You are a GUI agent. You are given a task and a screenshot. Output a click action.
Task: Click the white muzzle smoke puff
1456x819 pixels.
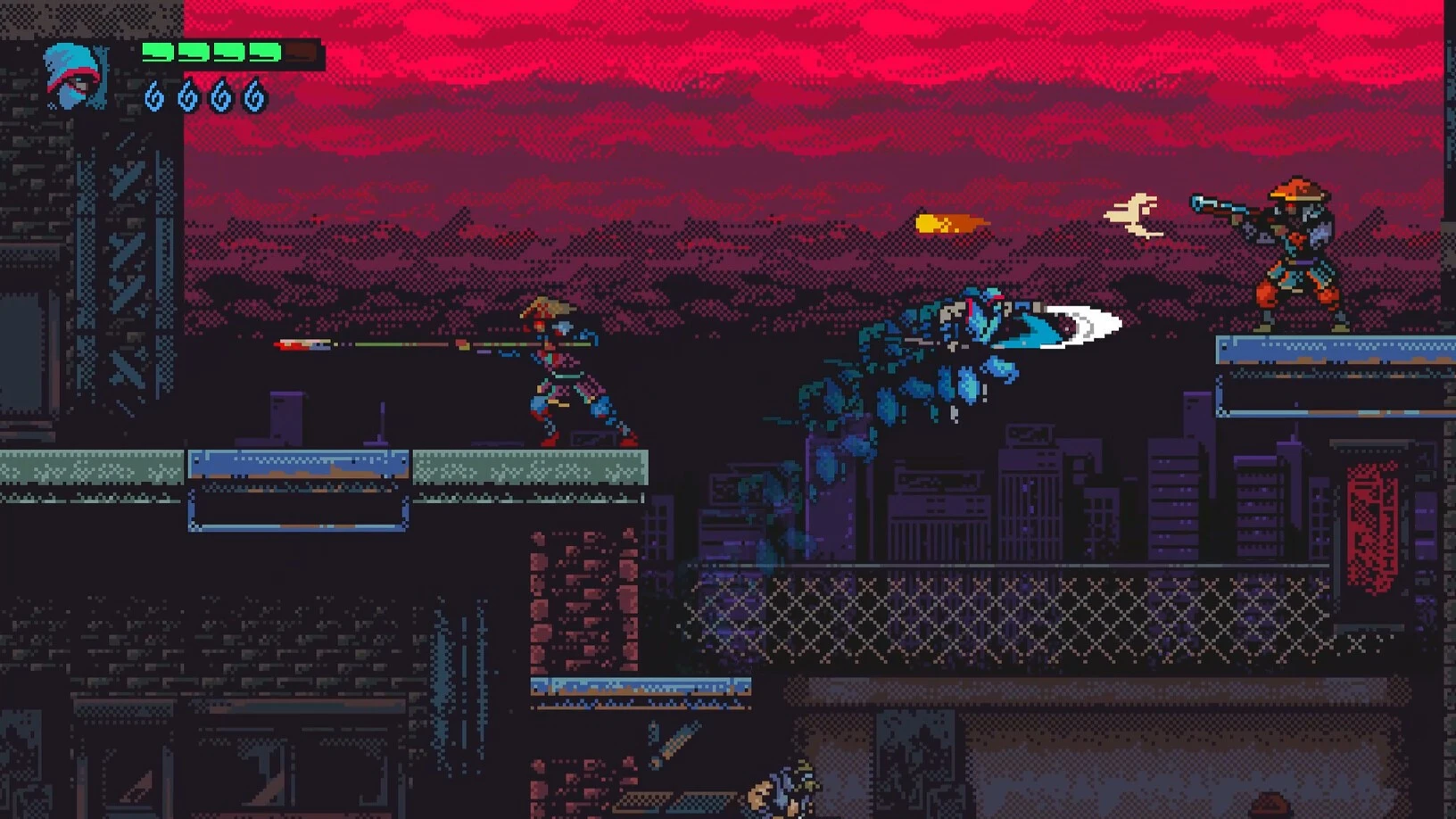click(x=1133, y=214)
